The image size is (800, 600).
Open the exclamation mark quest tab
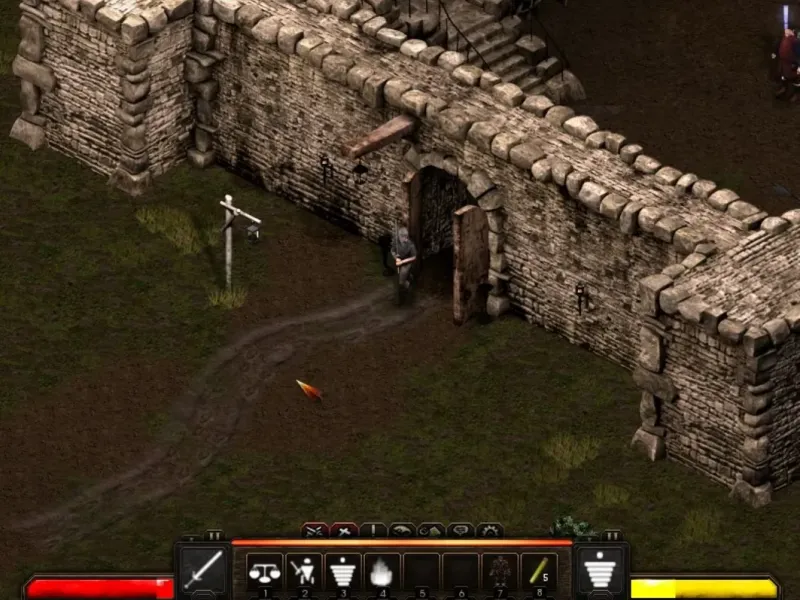click(374, 530)
